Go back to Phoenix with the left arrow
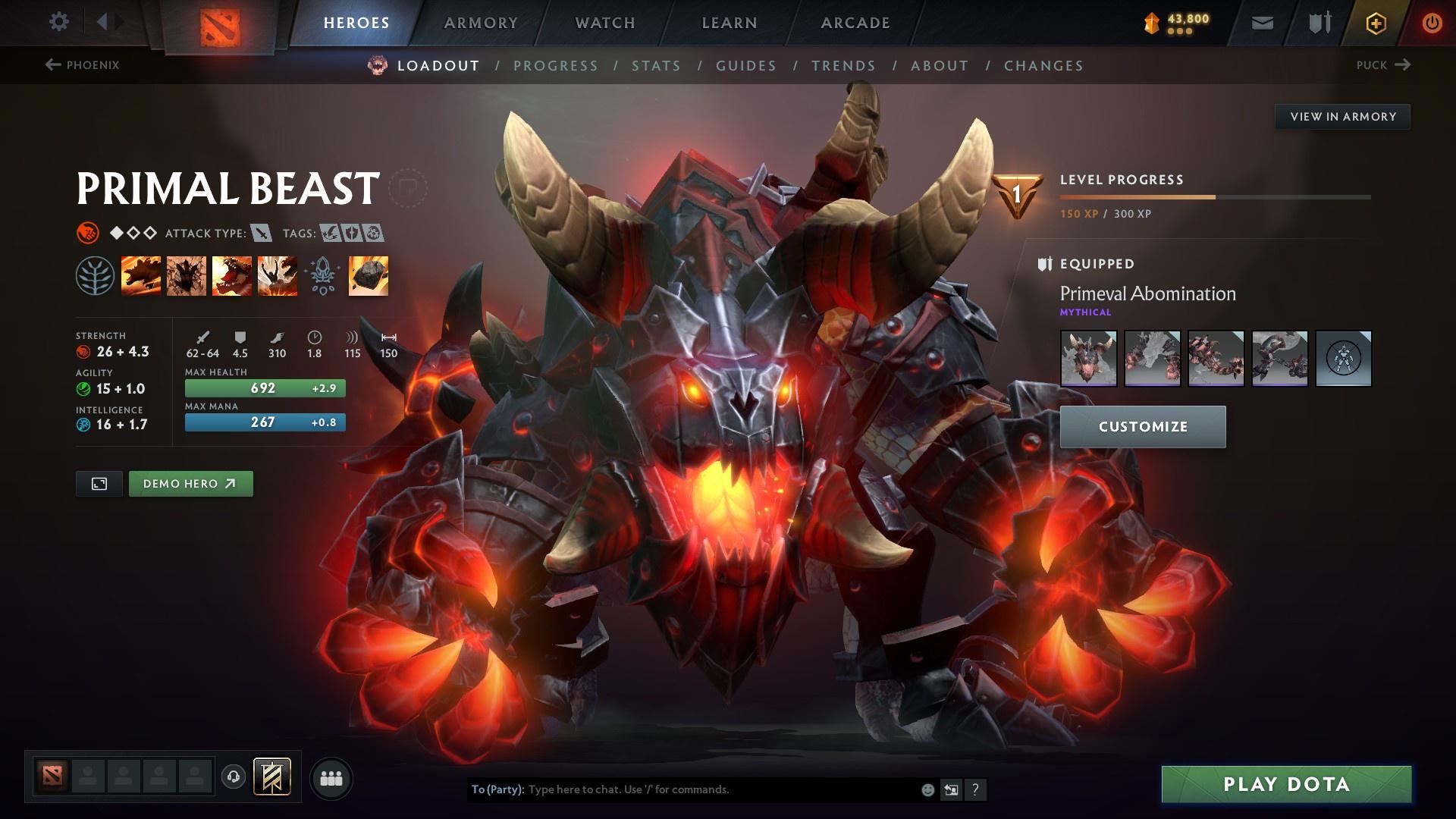Viewport: 1456px width, 819px height. pyautogui.click(x=52, y=65)
